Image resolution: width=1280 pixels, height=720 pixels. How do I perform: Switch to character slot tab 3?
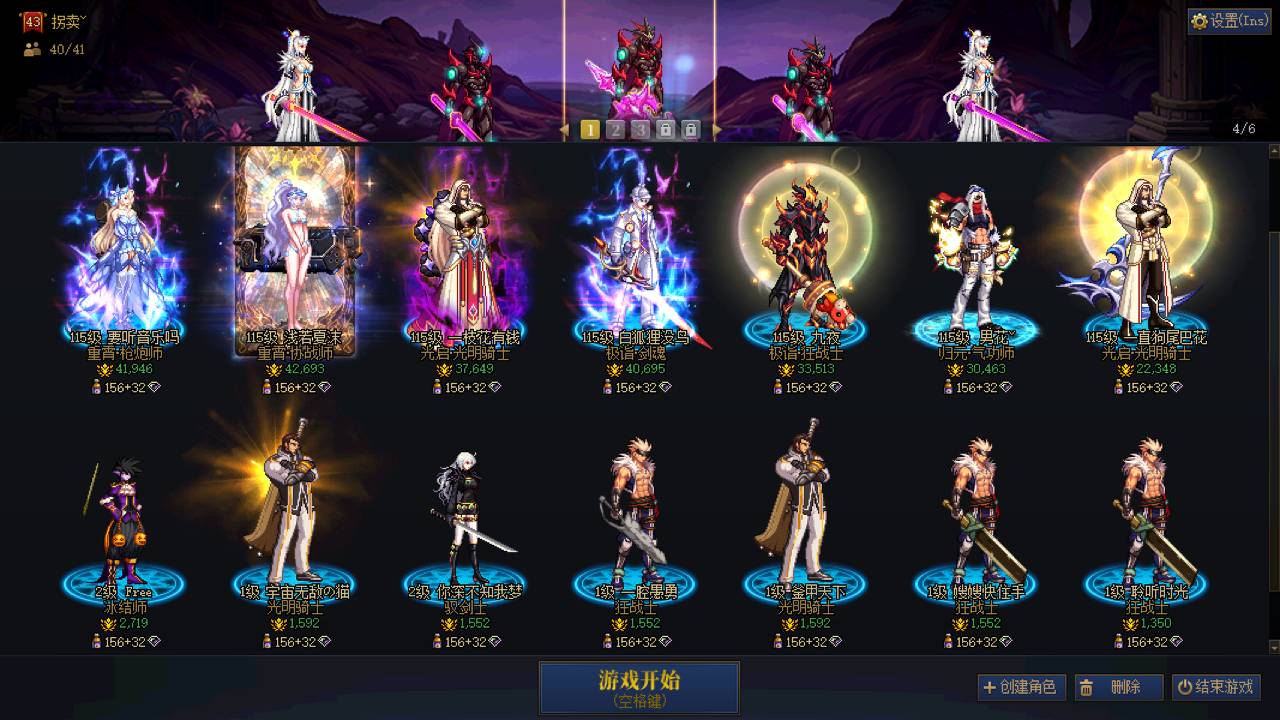coord(639,128)
